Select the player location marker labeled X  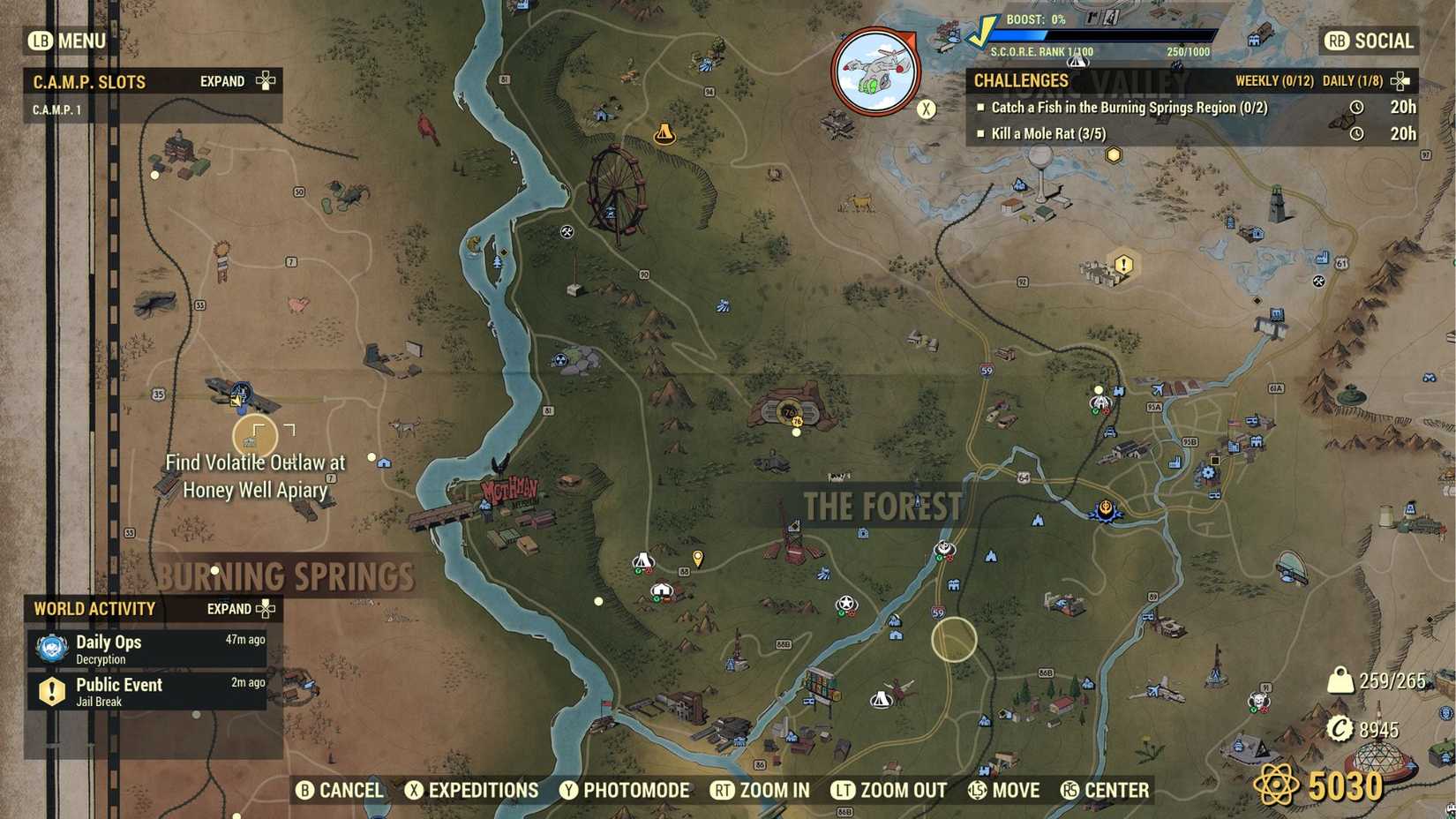point(925,109)
